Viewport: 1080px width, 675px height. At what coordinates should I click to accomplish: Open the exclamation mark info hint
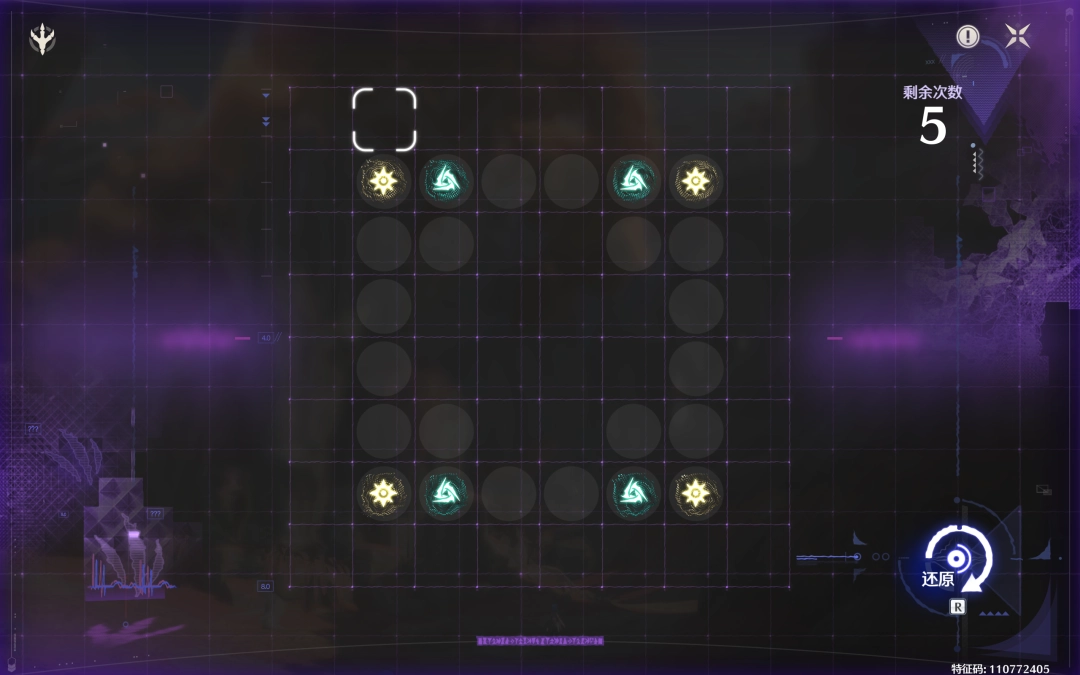[x=967, y=37]
